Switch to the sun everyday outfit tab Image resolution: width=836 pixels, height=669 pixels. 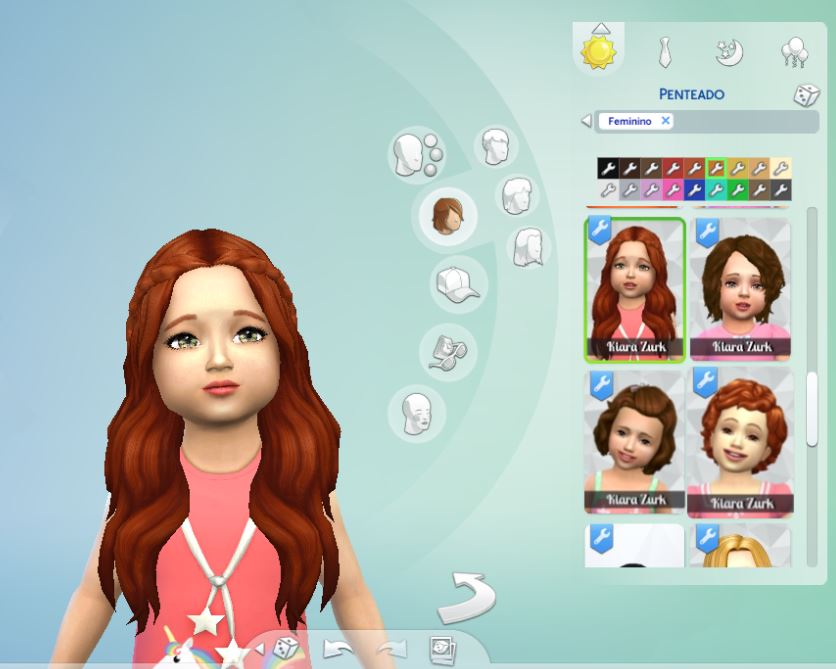pyautogui.click(x=599, y=52)
